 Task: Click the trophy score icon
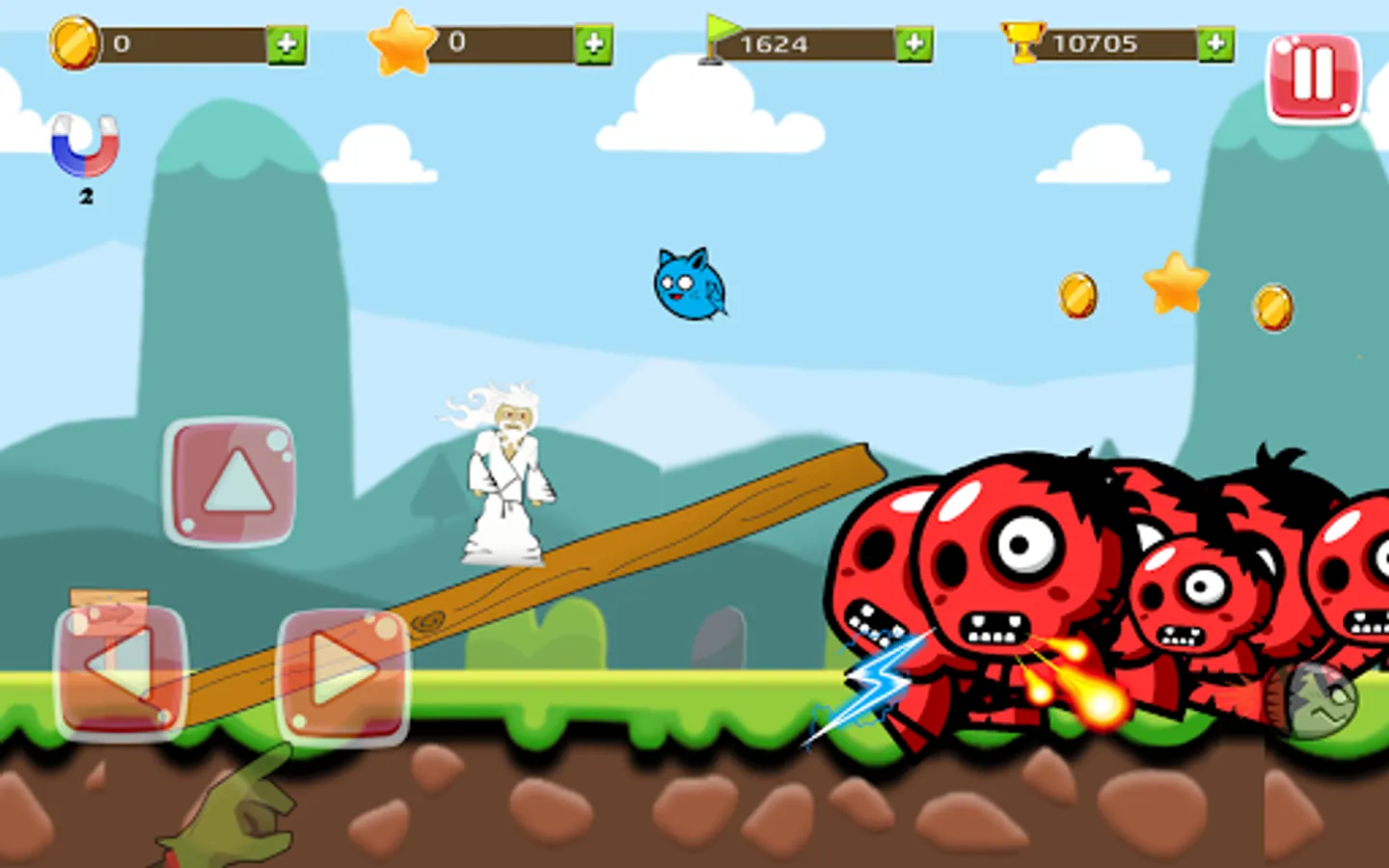(1022, 42)
